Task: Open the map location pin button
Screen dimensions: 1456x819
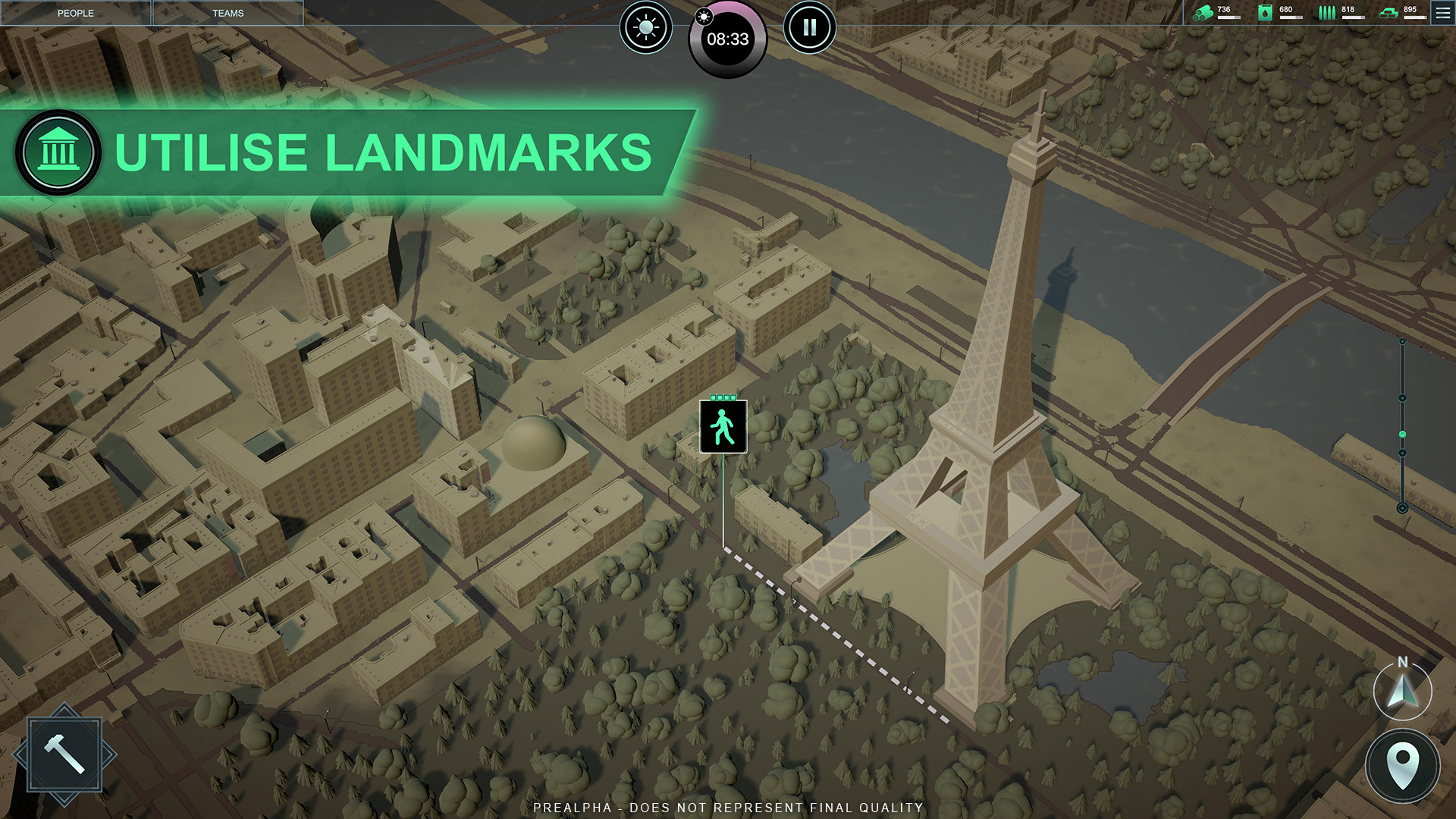Action: (x=1402, y=766)
